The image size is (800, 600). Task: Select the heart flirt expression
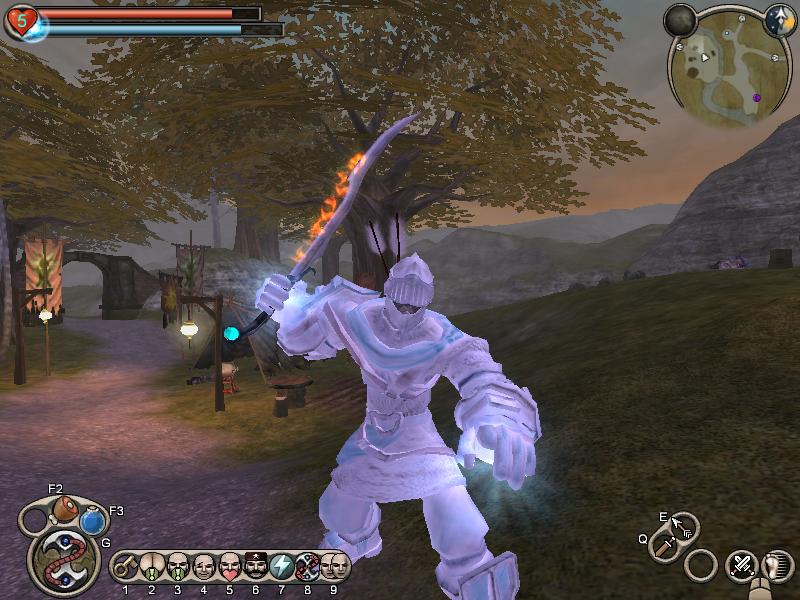click(230, 567)
